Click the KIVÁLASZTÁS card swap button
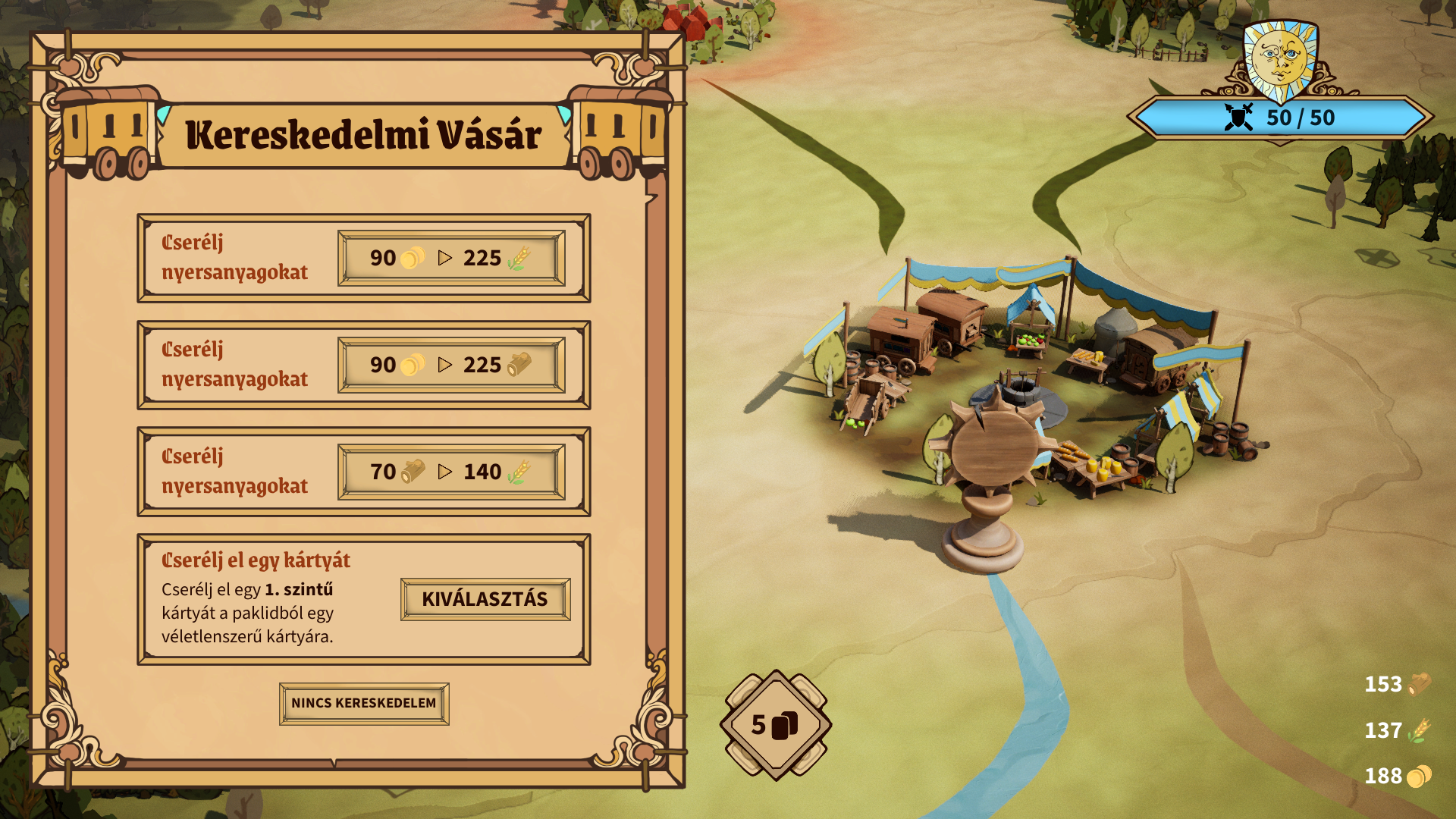This screenshot has width=1456, height=819. point(485,599)
